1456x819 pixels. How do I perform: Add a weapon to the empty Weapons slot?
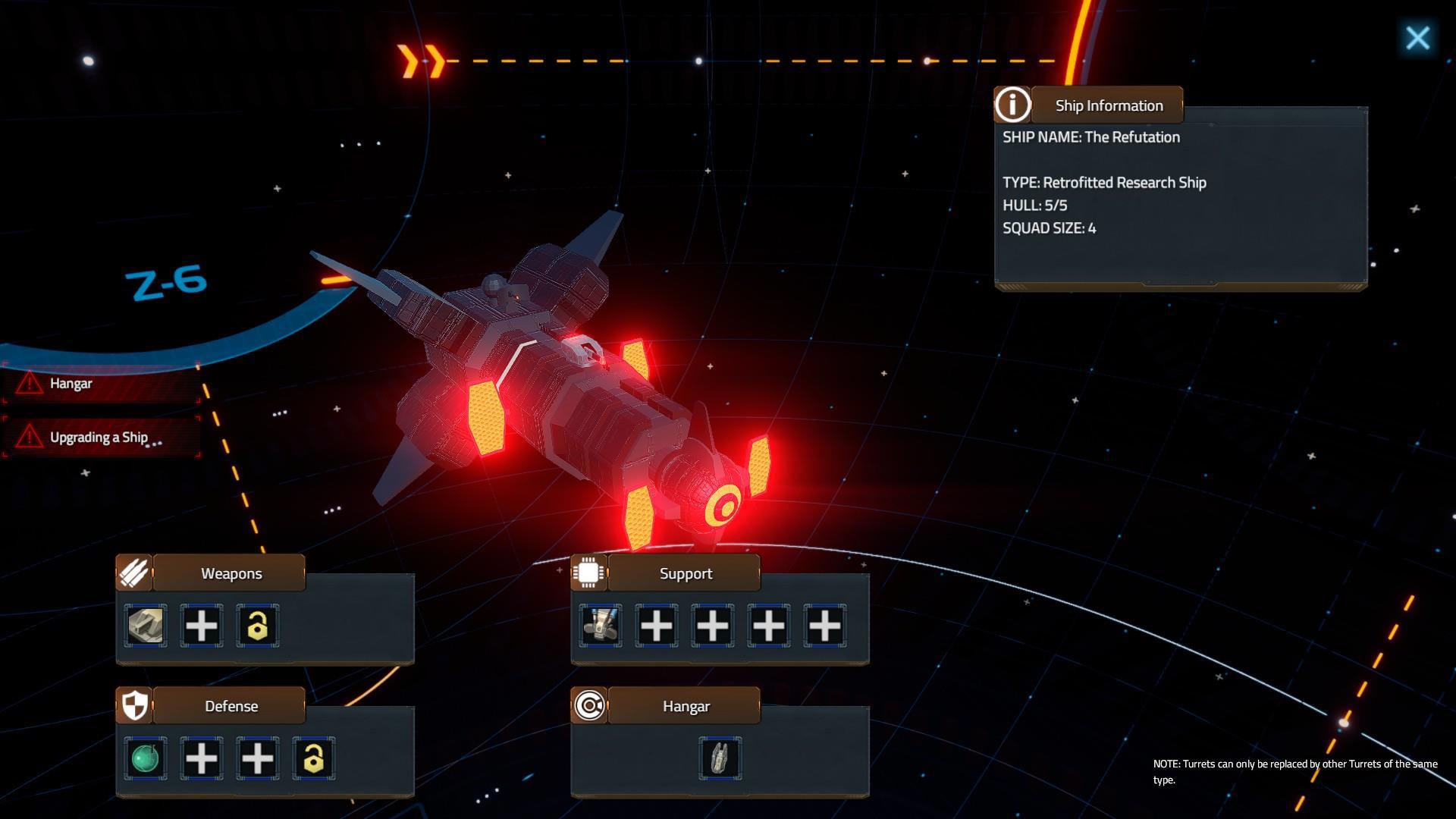[x=202, y=626]
